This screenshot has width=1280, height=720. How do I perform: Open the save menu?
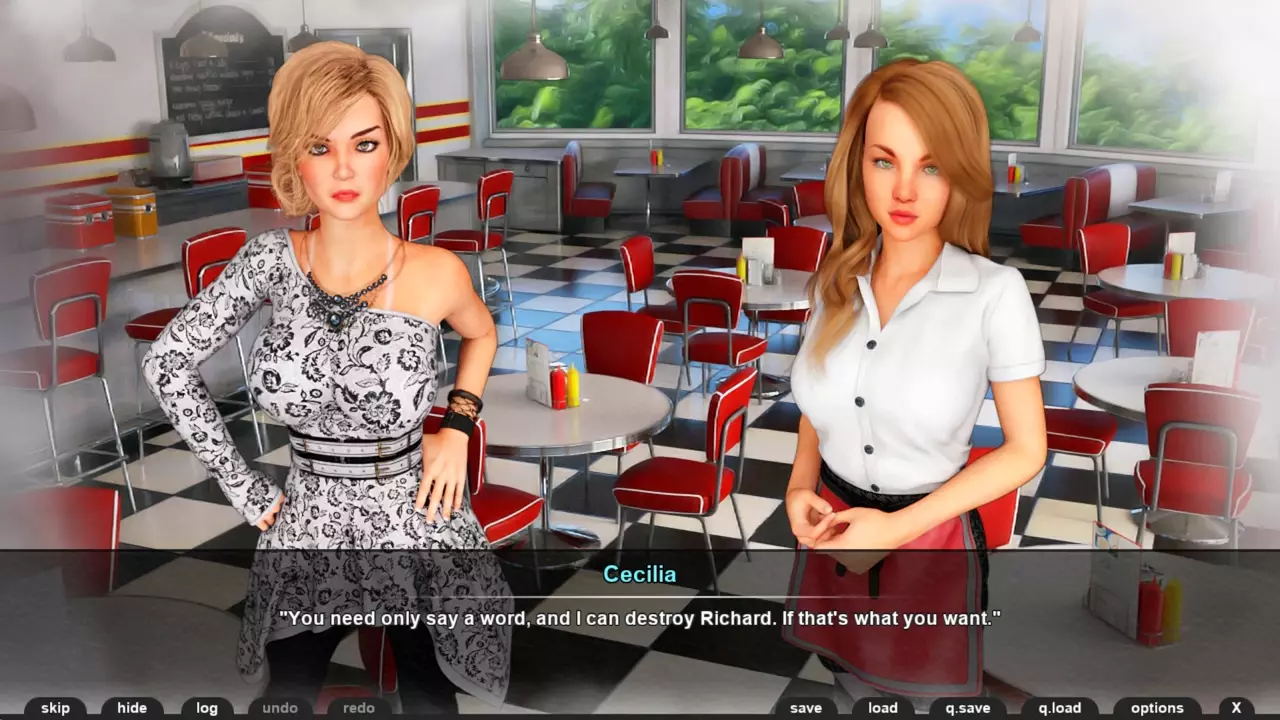click(806, 708)
